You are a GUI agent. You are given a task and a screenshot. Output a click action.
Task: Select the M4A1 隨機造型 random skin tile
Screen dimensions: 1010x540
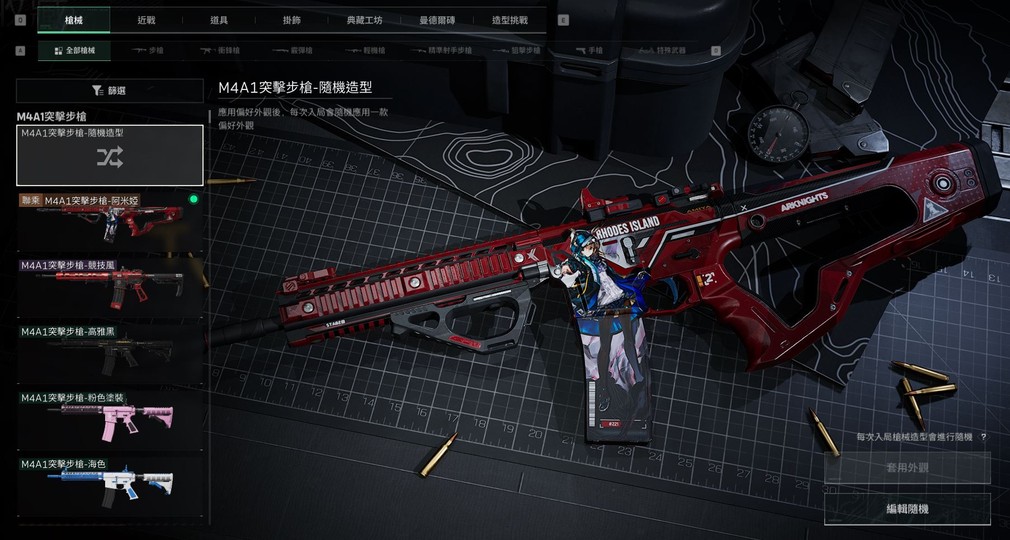tap(110, 155)
